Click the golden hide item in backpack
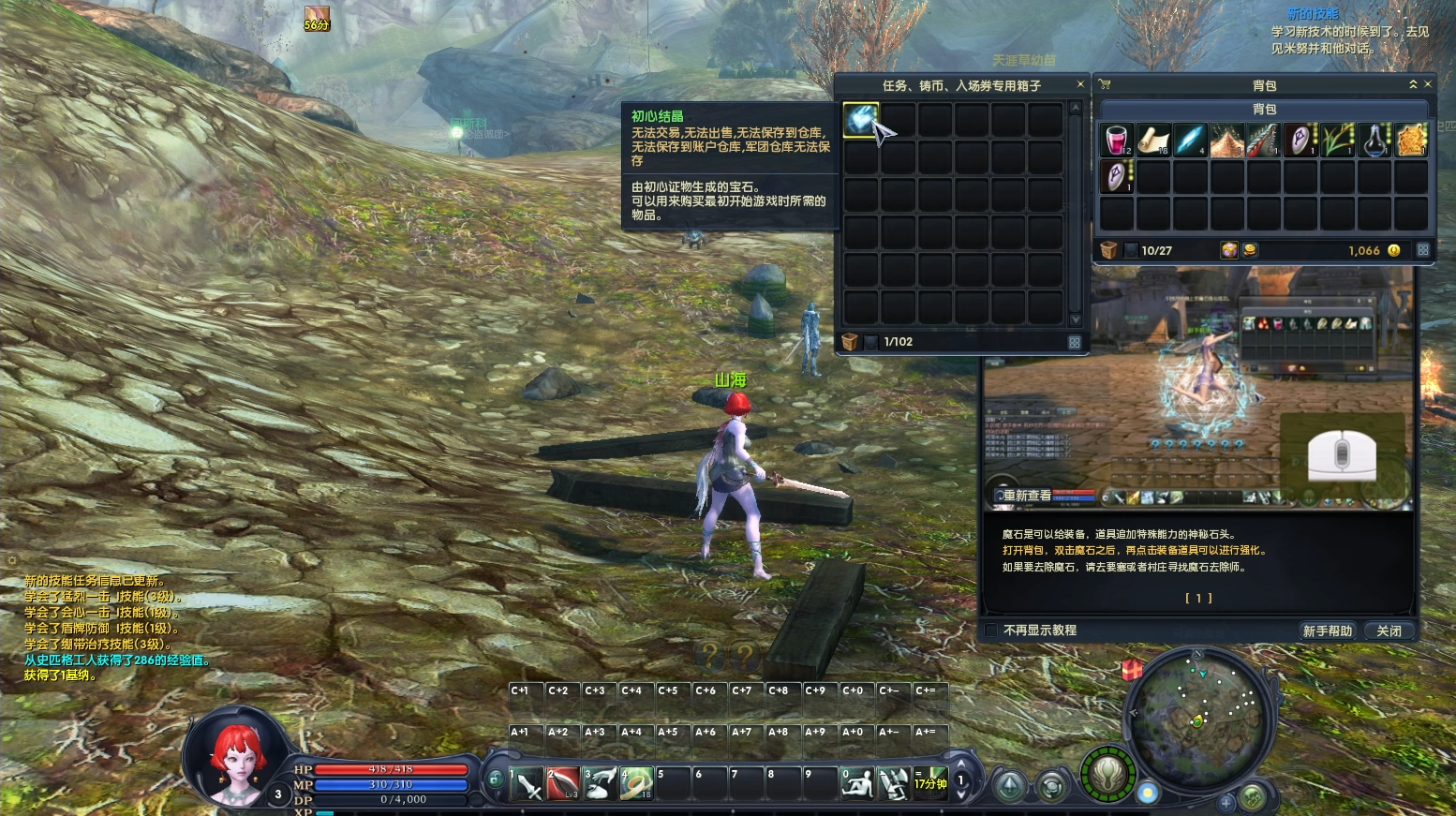This screenshot has height=816, width=1456. point(1411,140)
